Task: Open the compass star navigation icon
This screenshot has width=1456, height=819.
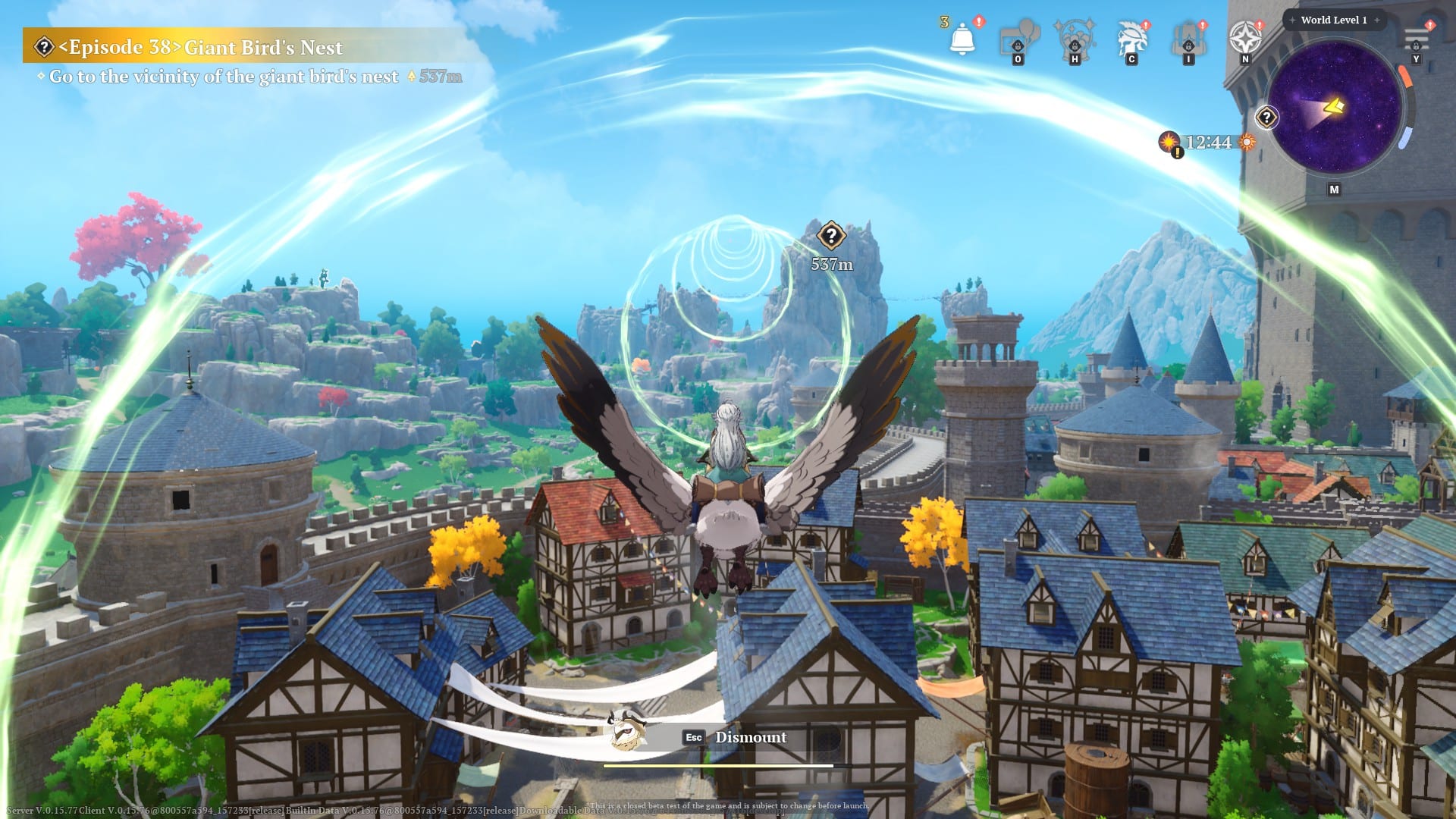Action: pyautogui.click(x=1244, y=37)
